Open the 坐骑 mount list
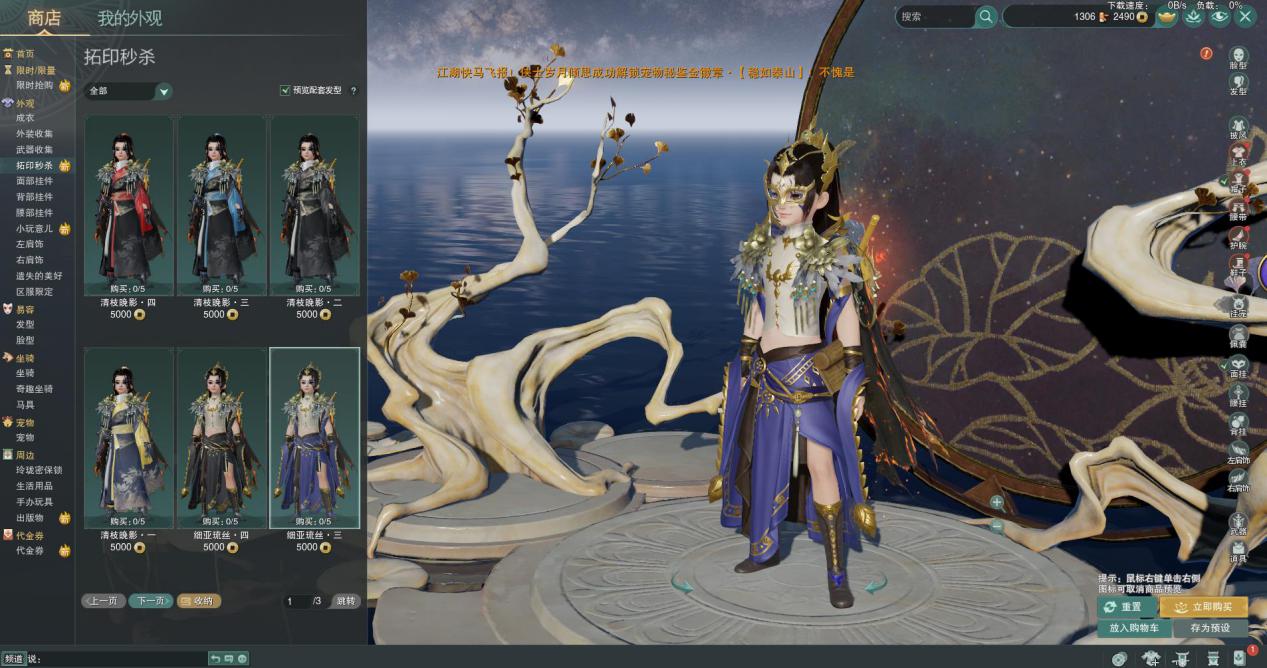The height and width of the screenshot is (668, 1267). (x=25, y=373)
